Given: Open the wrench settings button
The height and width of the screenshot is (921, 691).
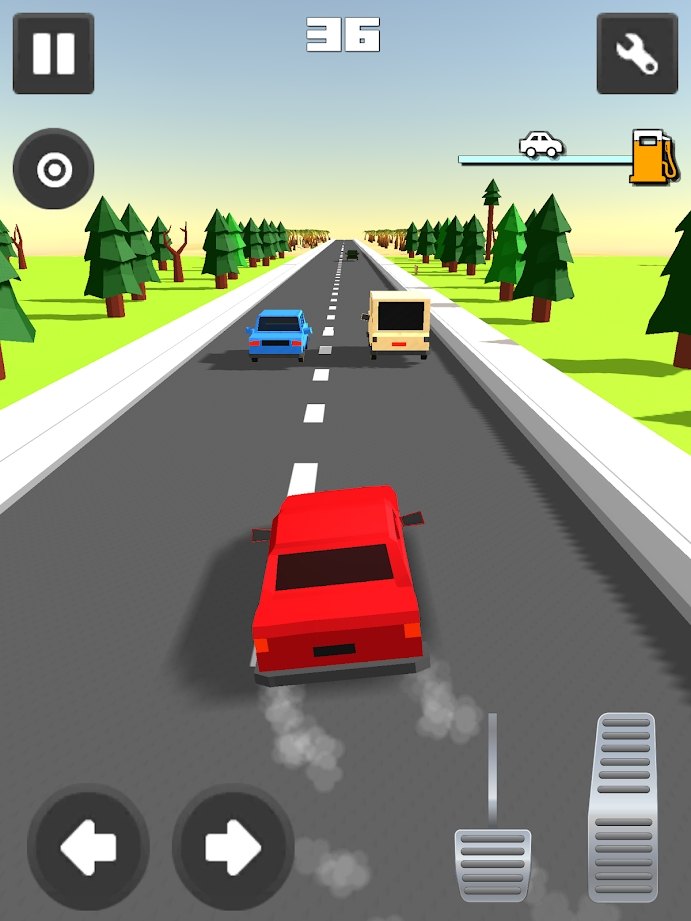Looking at the screenshot, I should pyautogui.click(x=636, y=53).
